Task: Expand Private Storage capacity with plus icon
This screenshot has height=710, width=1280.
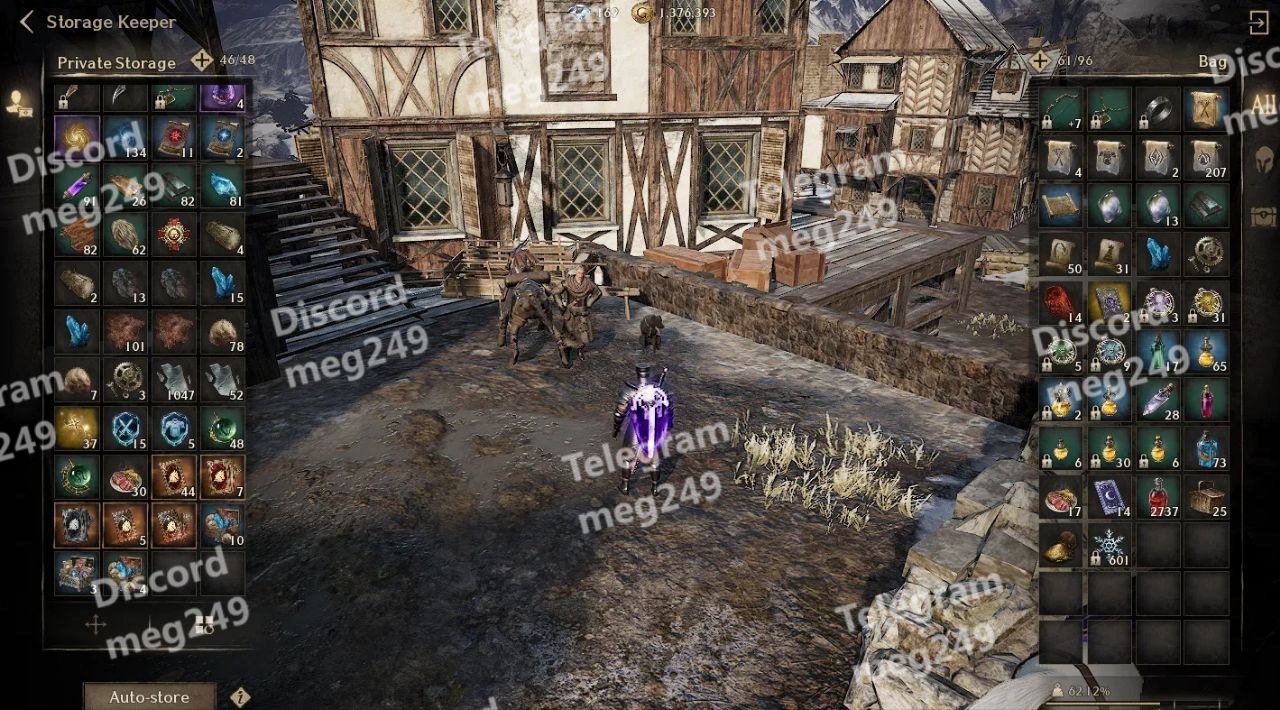Action: [x=202, y=61]
